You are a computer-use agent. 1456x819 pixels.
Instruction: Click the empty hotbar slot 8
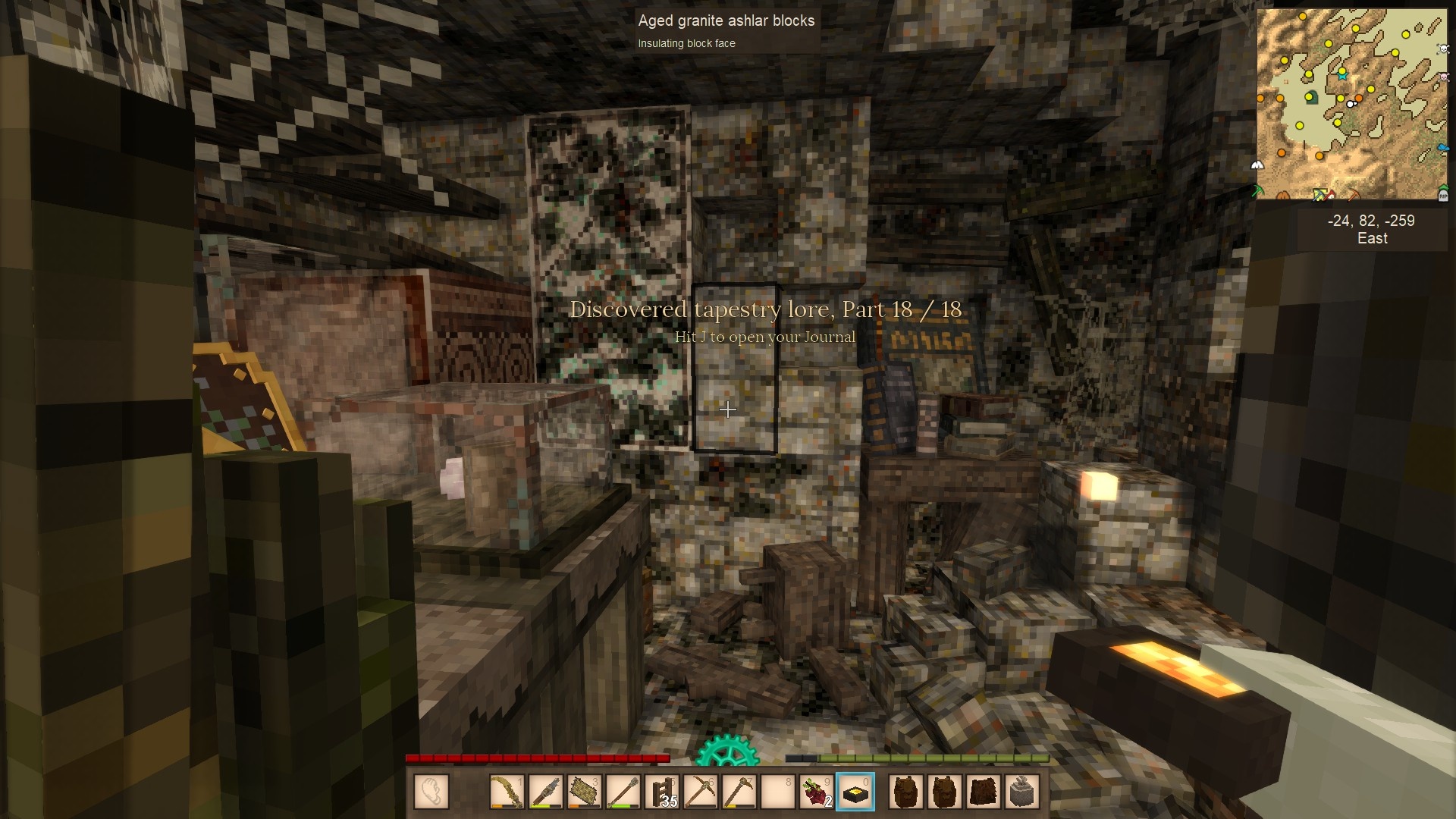(777, 792)
